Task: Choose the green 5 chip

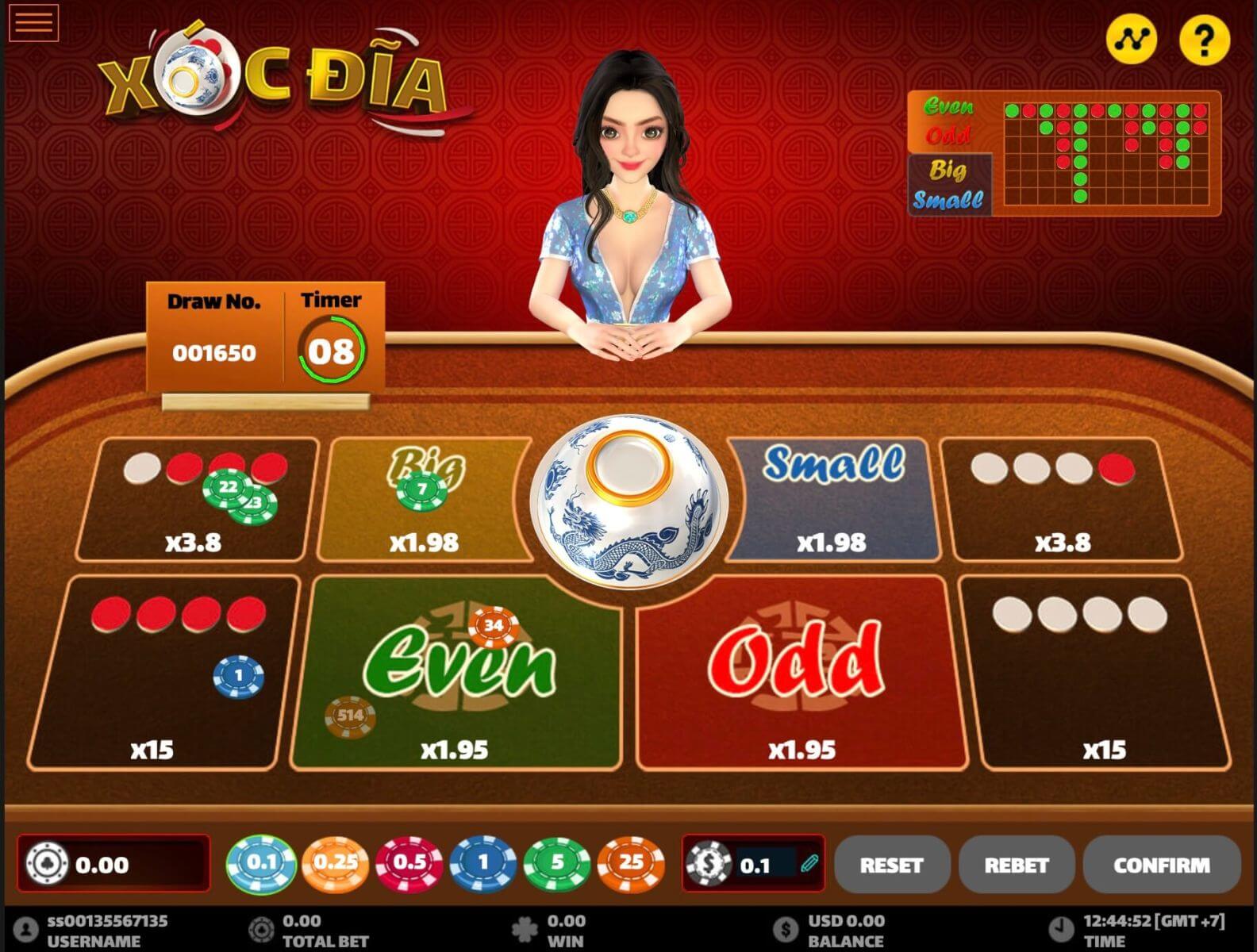Action: (x=557, y=863)
